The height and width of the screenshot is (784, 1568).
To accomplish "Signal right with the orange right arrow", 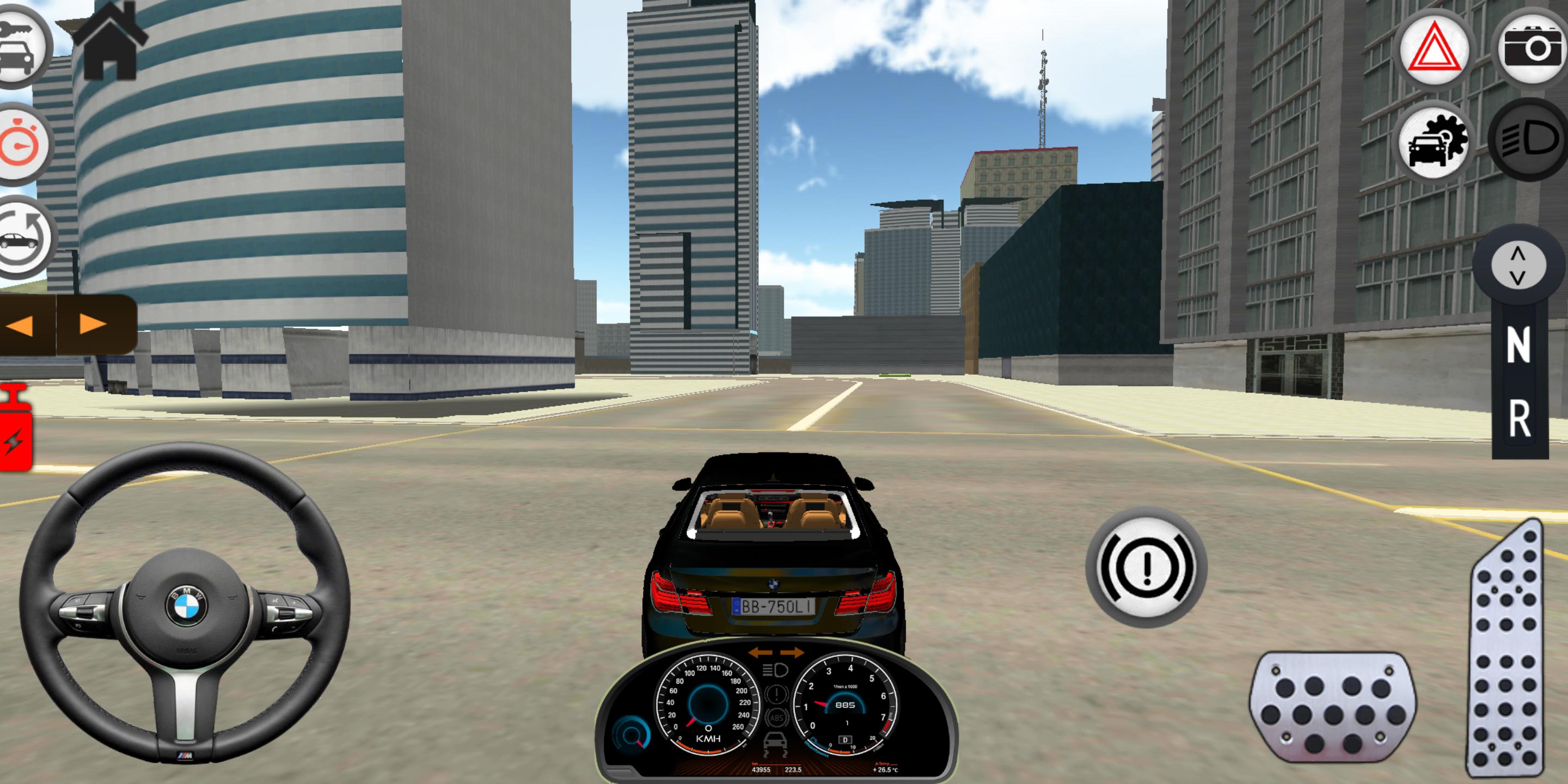I will click(x=87, y=325).
